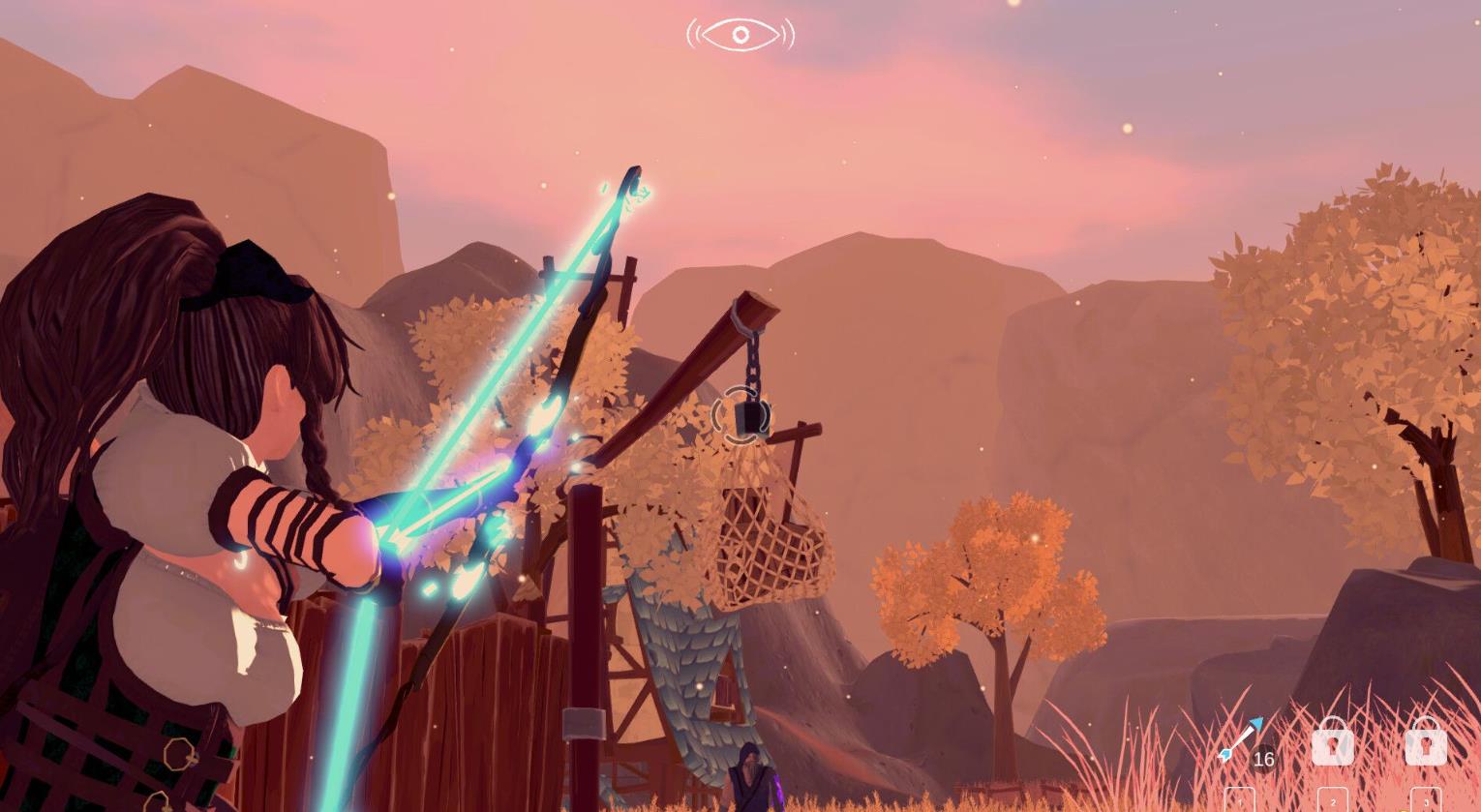Click the eye detection indicator icon

(x=740, y=35)
